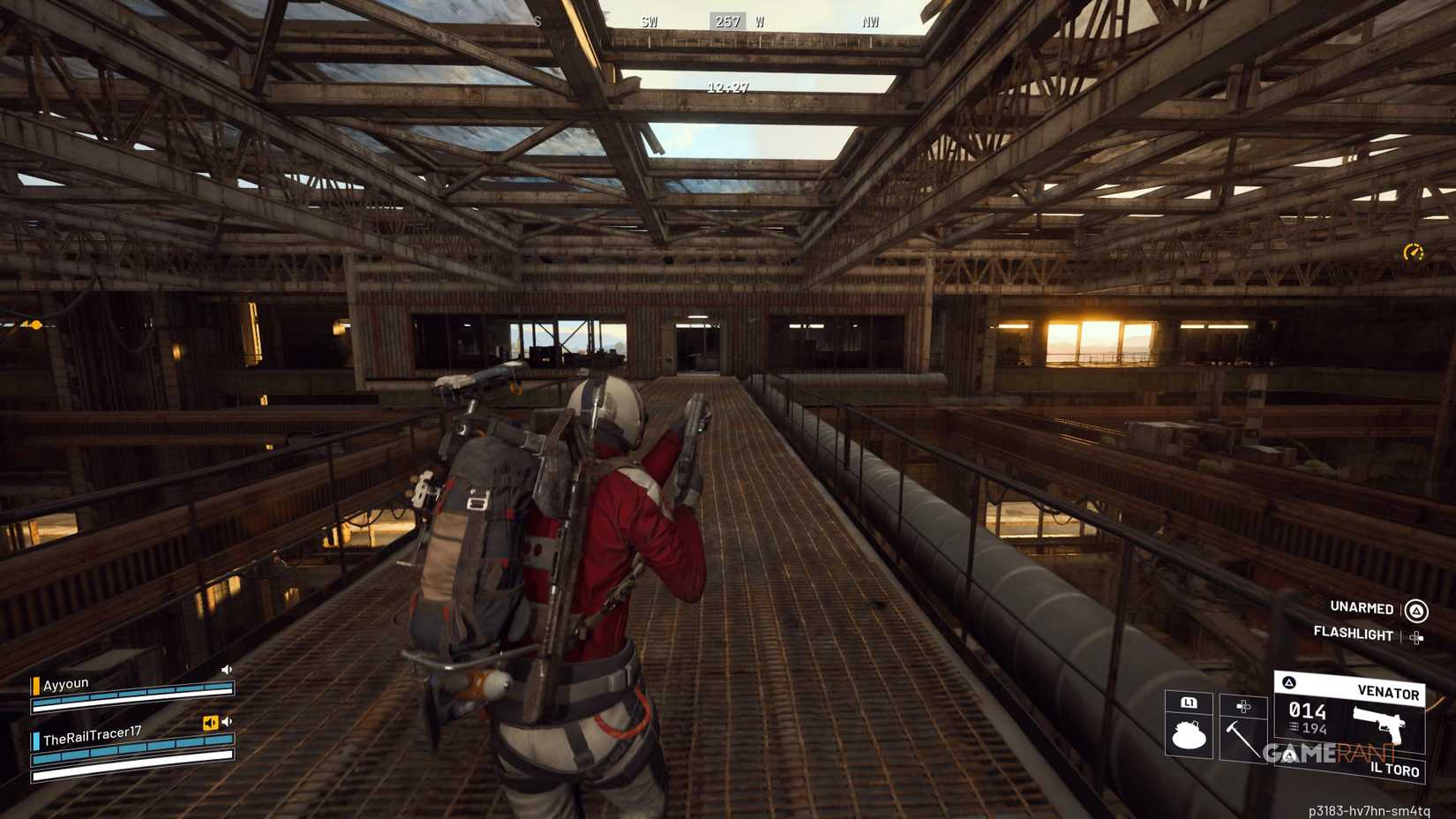Click the ammo count 014 display
Viewport: 1456px width, 819px height.
[1308, 712]
